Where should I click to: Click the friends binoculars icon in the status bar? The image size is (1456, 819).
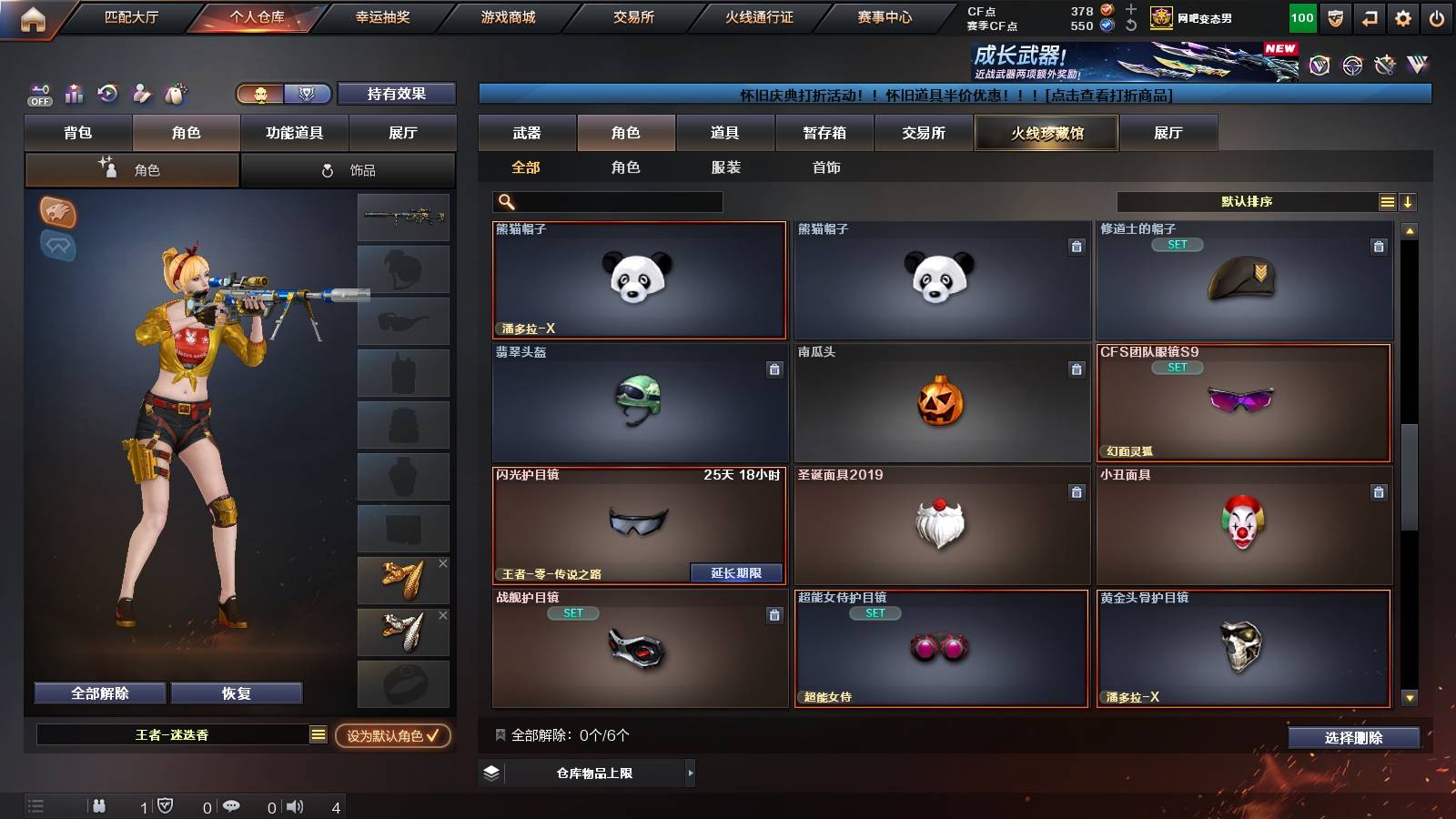pos(98,804)
